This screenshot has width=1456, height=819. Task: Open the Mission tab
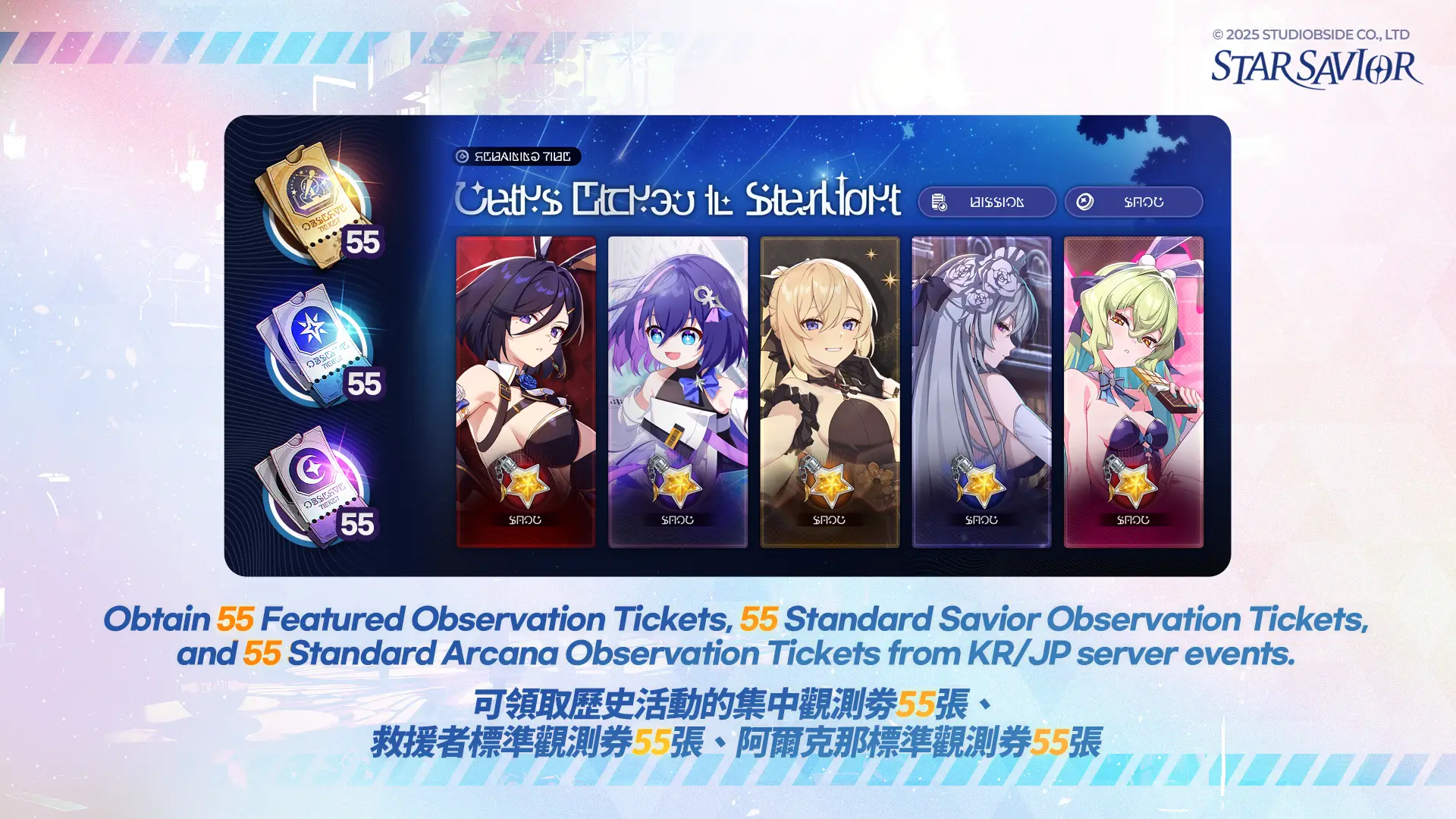[986, 202]
